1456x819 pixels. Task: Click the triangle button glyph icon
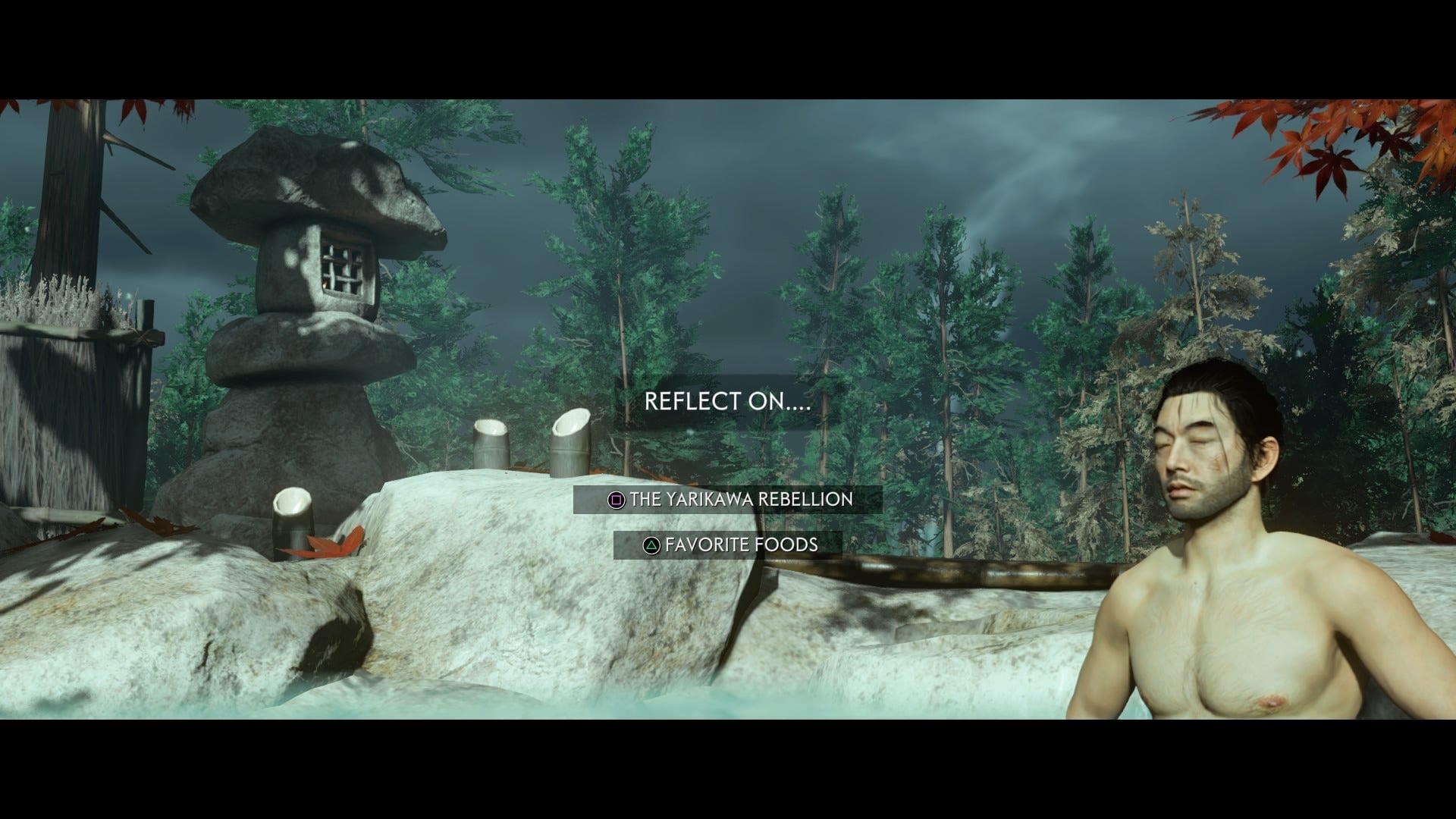click(653, 544)
